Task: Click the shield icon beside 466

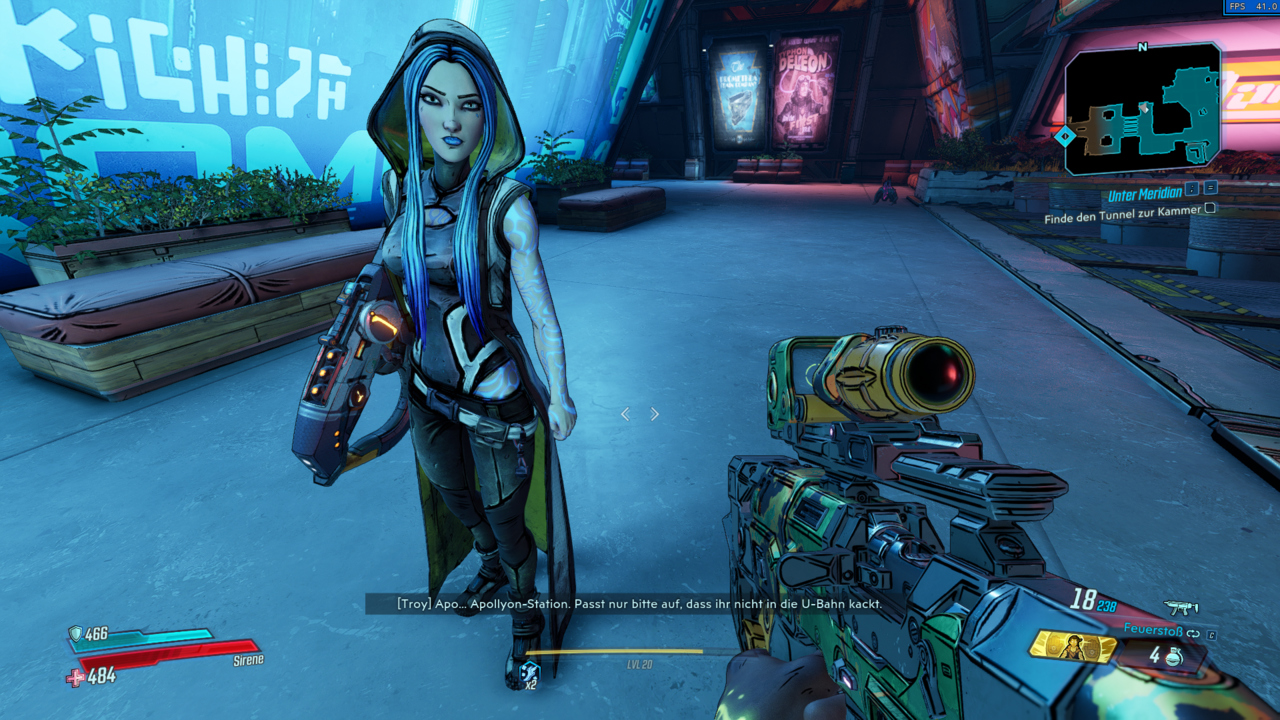Action: coord(75,633)
